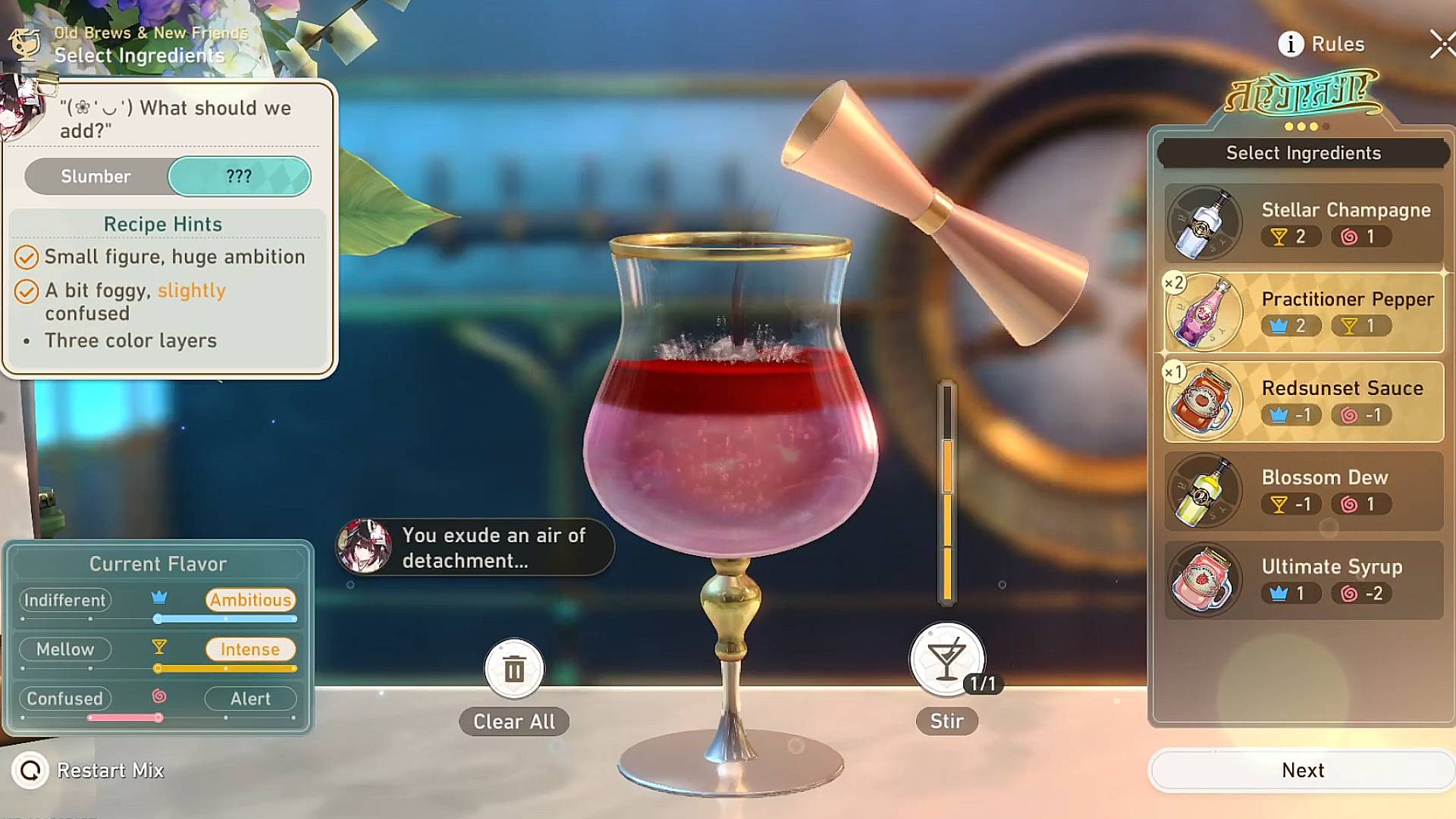Adjust the Confused–Alert flavor slider
Viewport: 1456px width, 819px height.
[158, 717]
